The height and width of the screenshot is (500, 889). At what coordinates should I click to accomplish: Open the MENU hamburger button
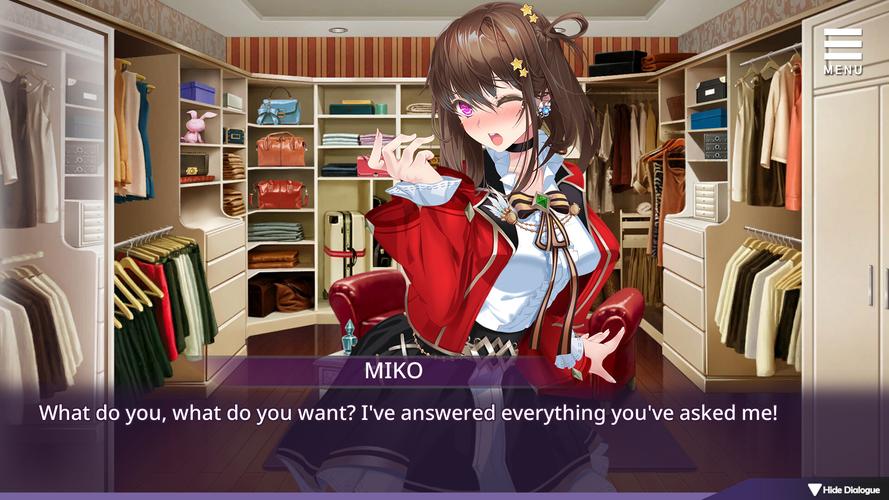point(843,51)
